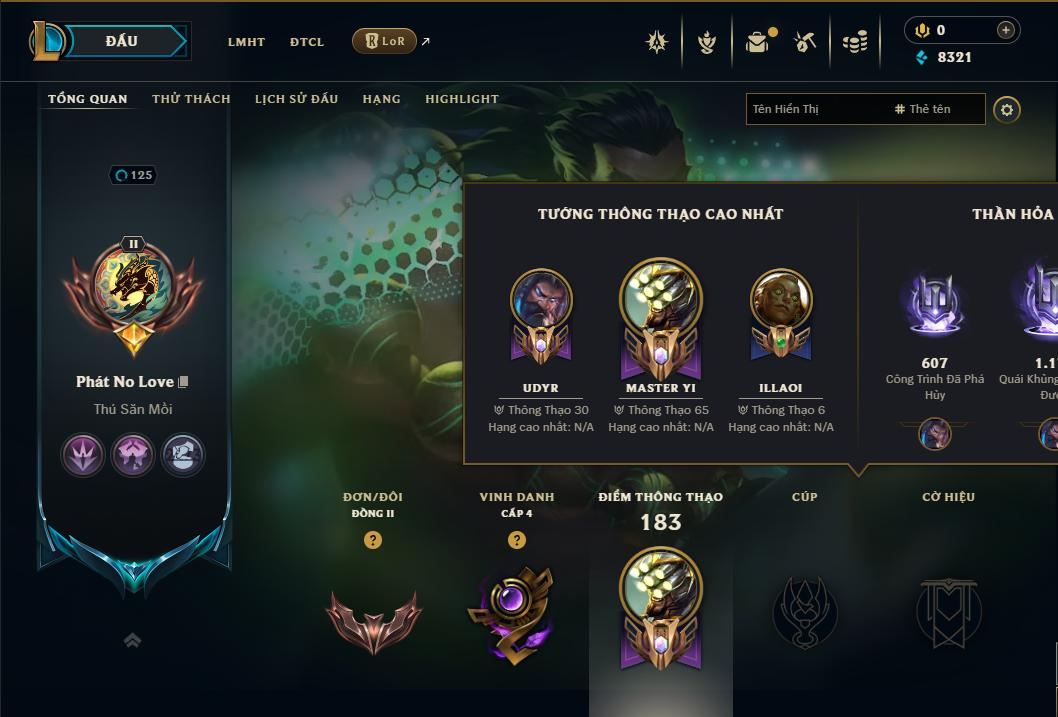
Task: Switch to the ĐTCL game mode
Action: 307,42
